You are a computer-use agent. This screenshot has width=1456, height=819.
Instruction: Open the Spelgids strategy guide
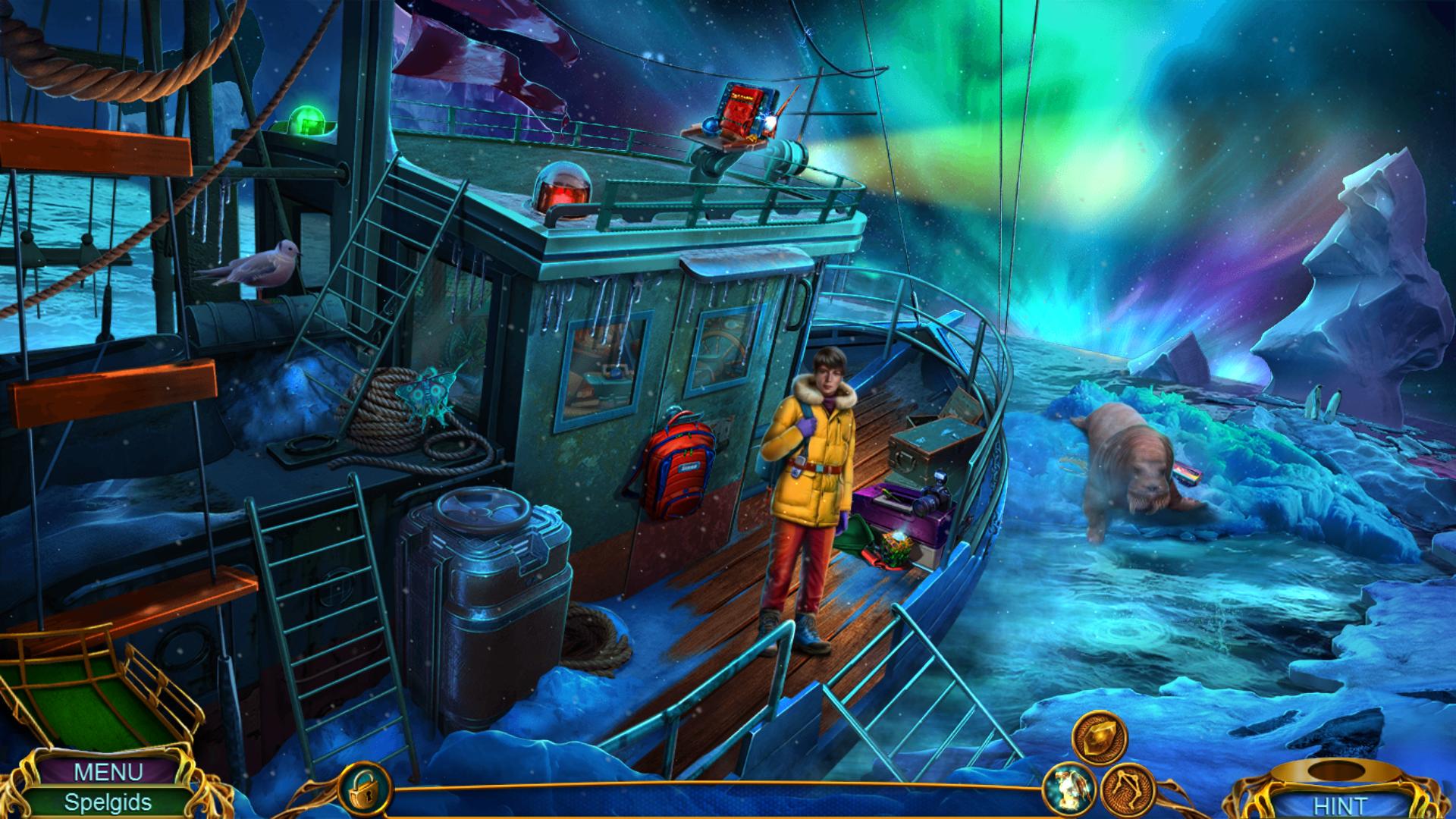[108, 802]
